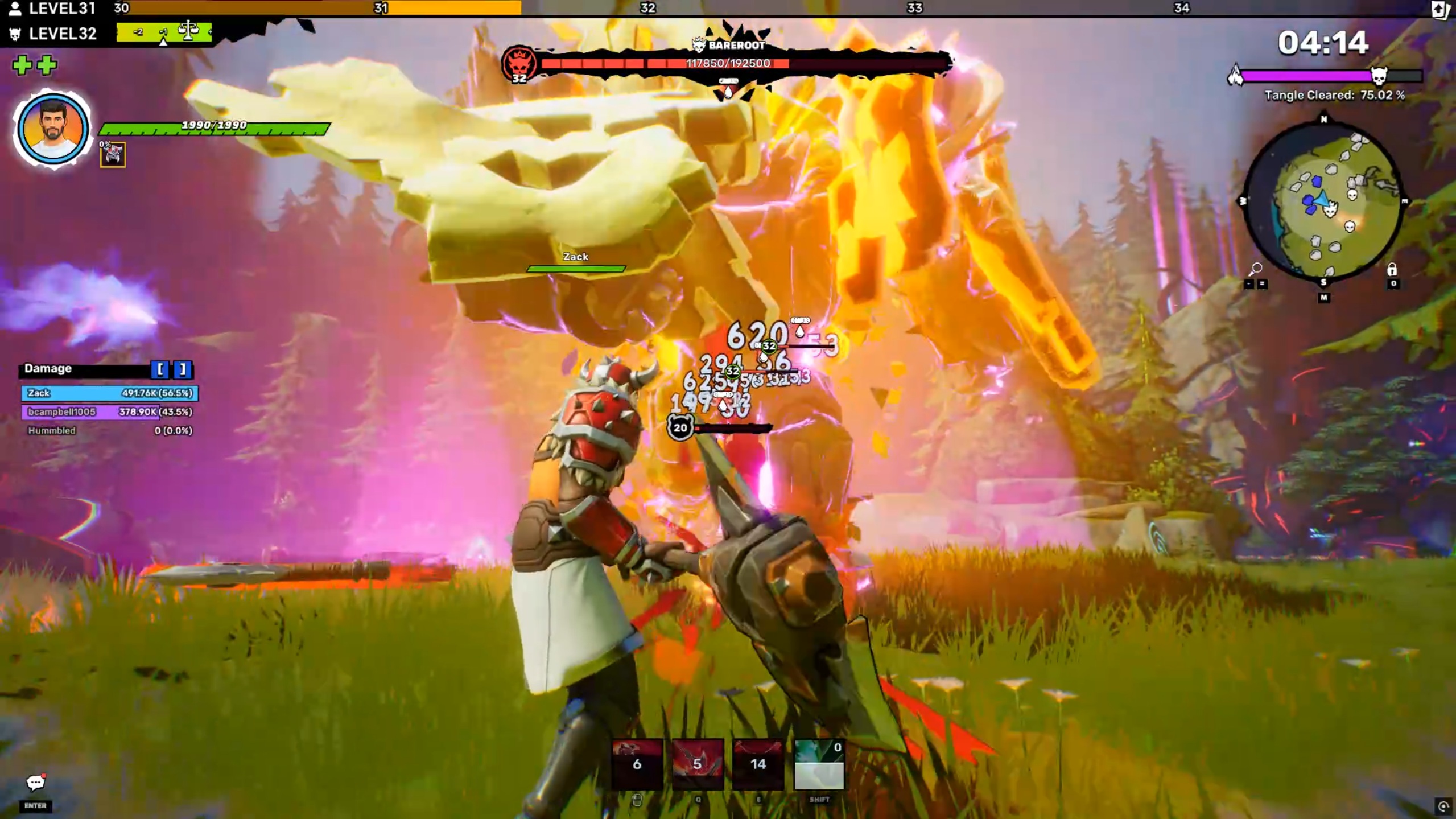Trigger the ability with 14-second cooldown
Image resolution: width=1456 pixels, height=819 pixels.
(758, 764)
